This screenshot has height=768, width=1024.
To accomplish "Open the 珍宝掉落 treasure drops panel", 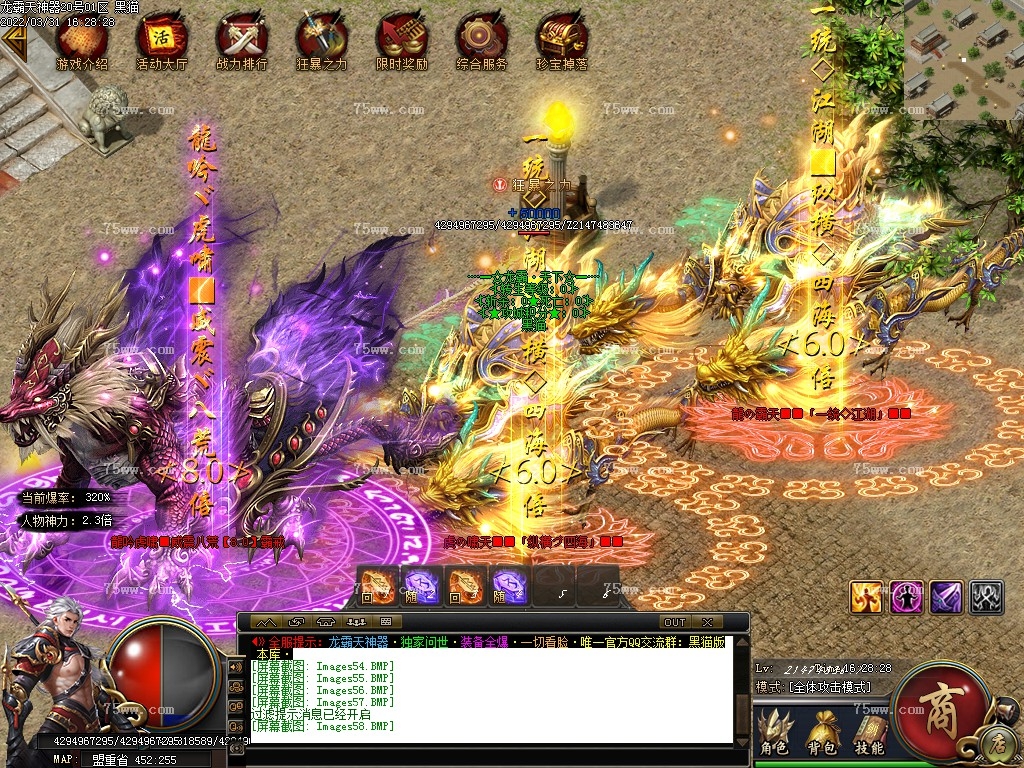I will [x=561, y=43].
